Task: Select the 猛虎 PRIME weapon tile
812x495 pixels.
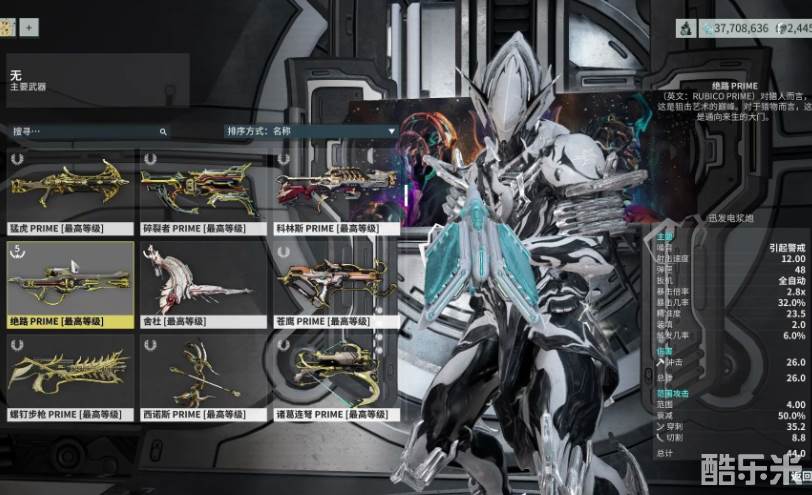Action: (x=69, y=191)
